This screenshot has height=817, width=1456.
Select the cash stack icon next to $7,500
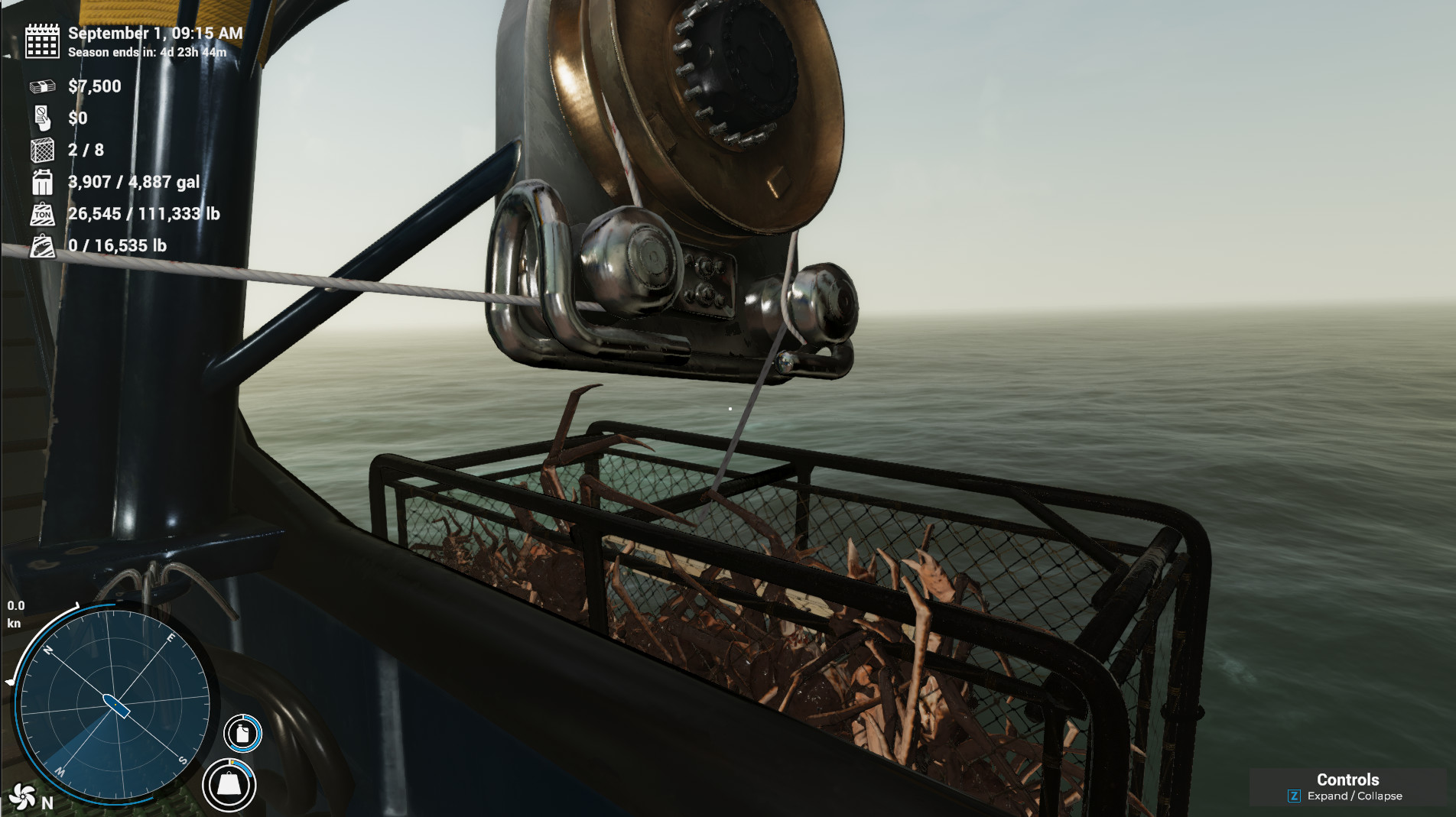coord(41,86)
